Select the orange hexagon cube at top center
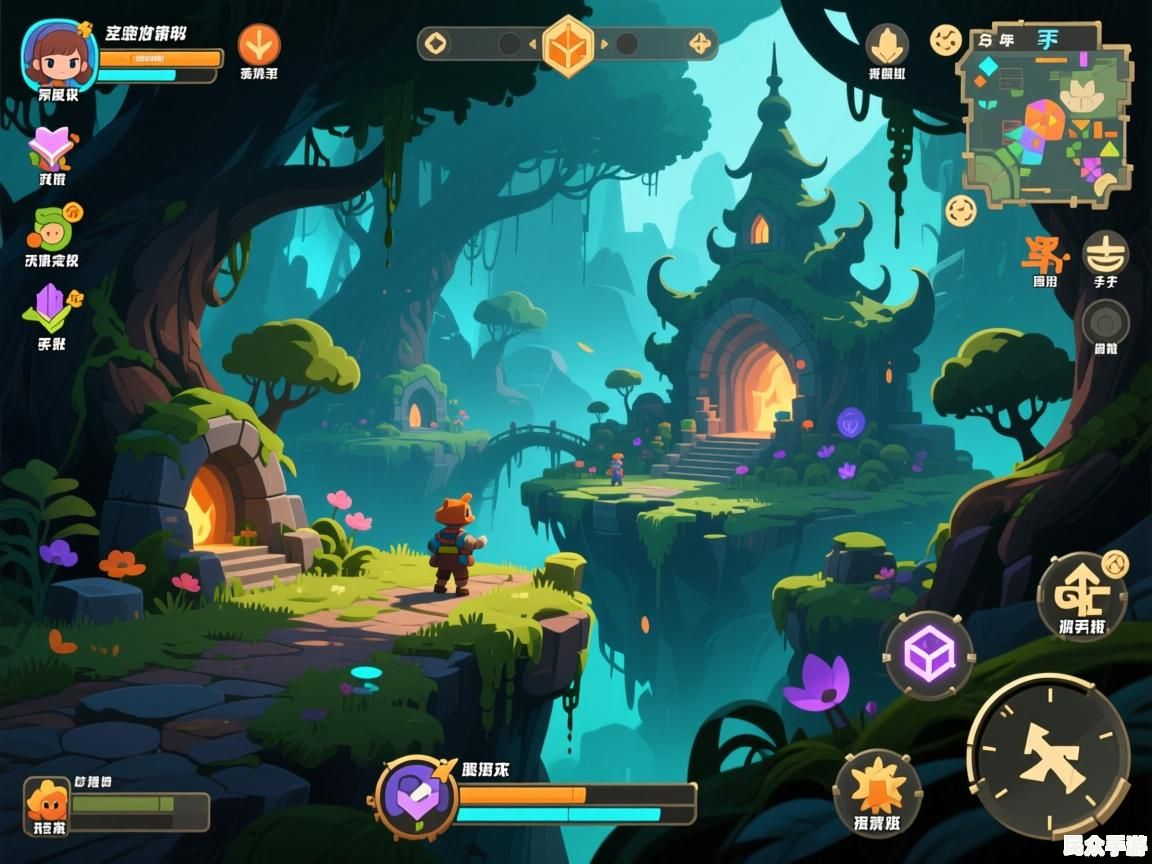 pos(568,45)
